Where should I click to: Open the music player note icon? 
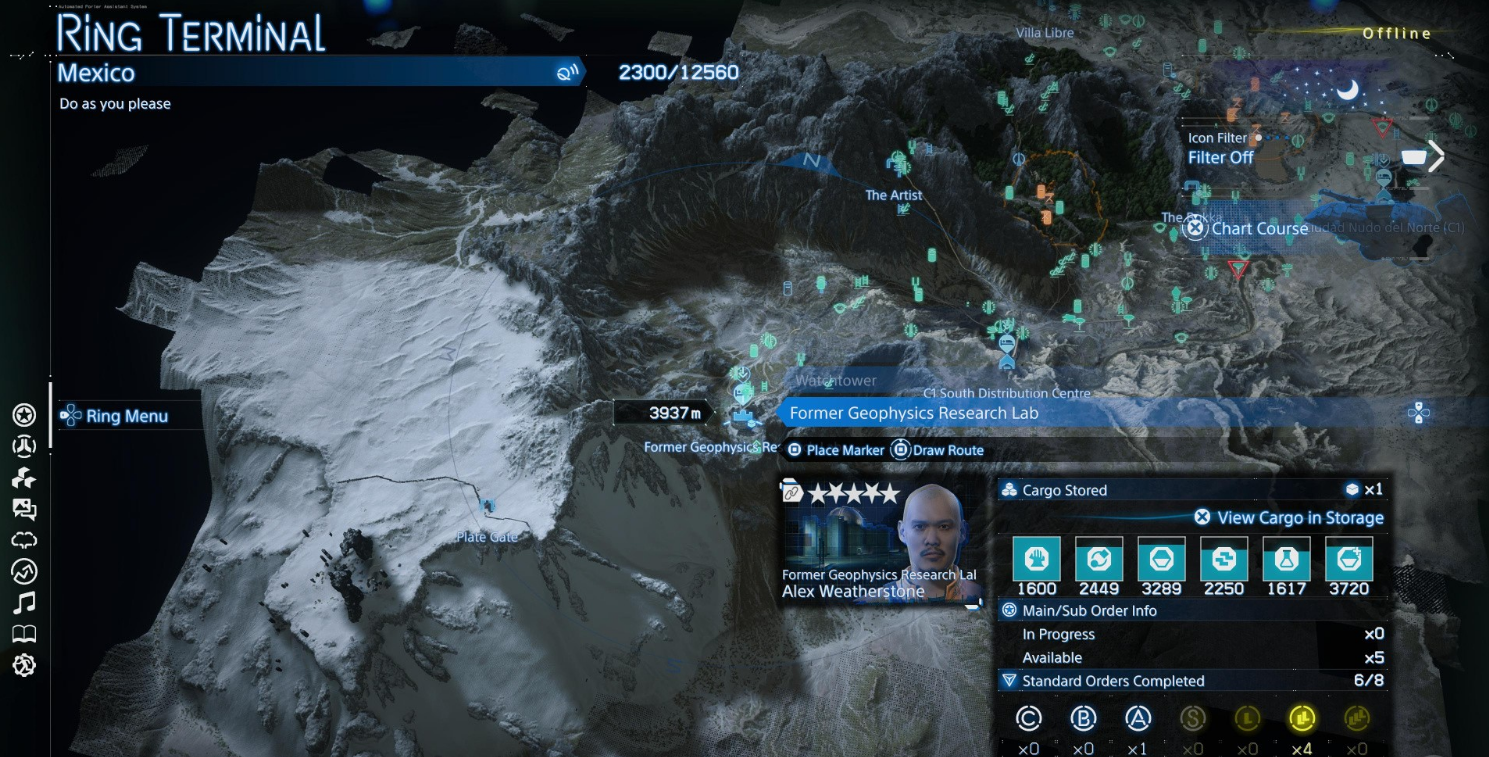click(x=24, y=602)
